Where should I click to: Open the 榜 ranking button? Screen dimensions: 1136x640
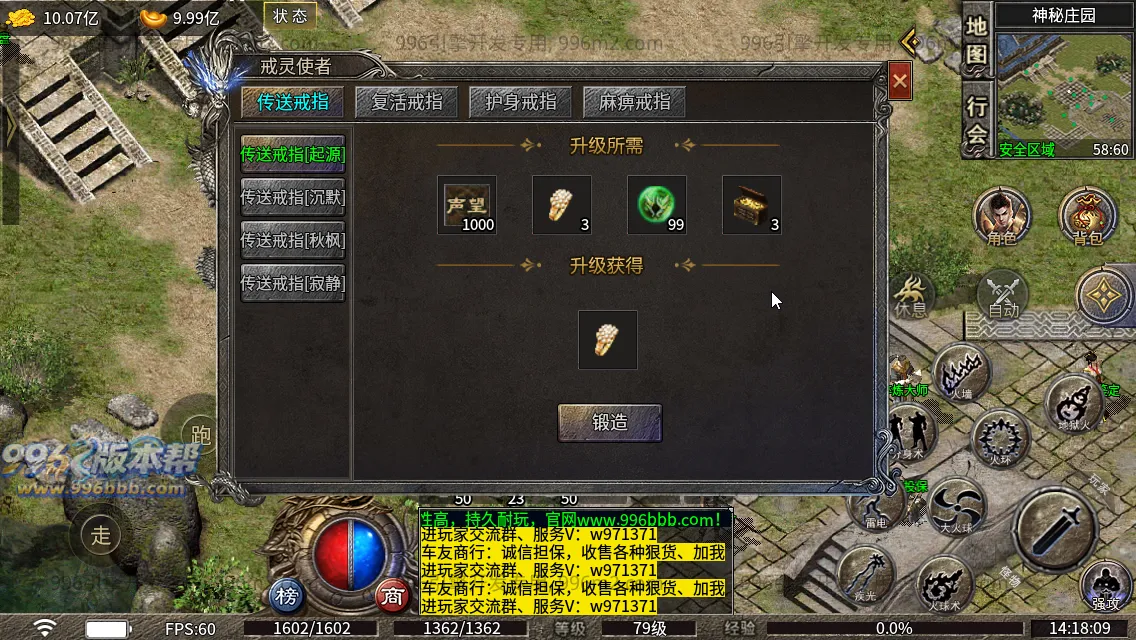point(287,597)
